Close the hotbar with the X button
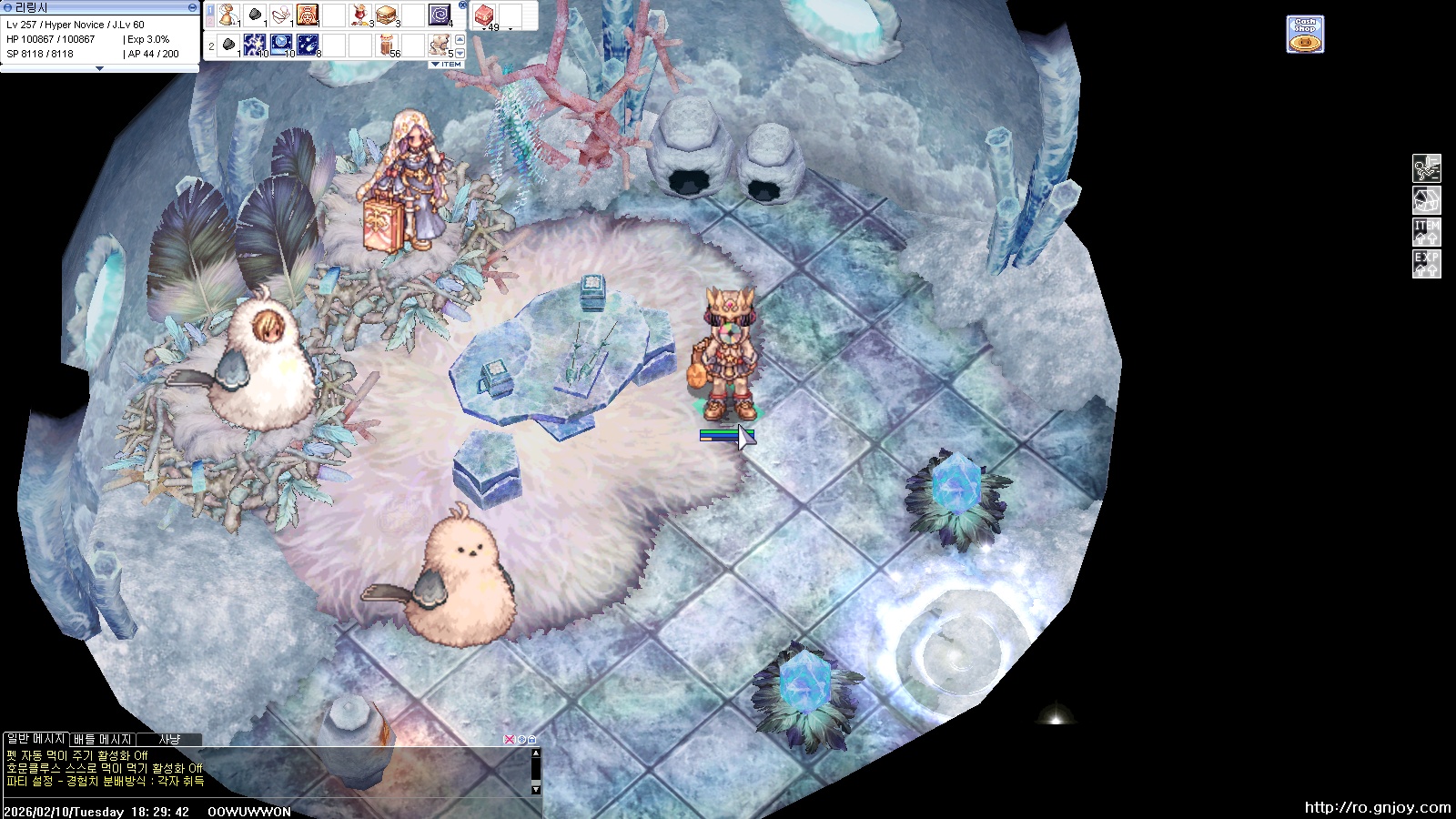 462,5
